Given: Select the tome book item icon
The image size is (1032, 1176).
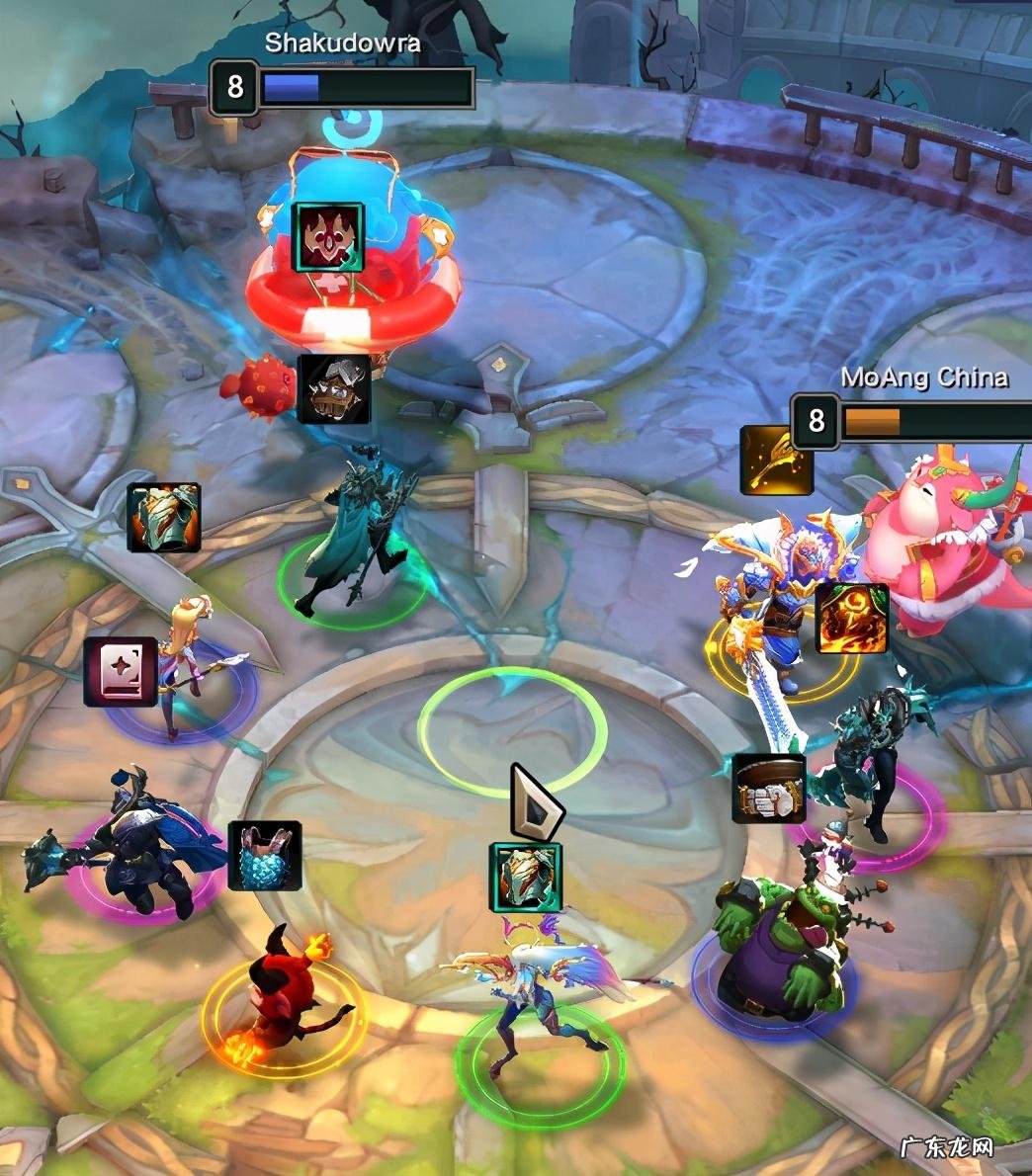Looking at the screenshot, I should point(121,672).
